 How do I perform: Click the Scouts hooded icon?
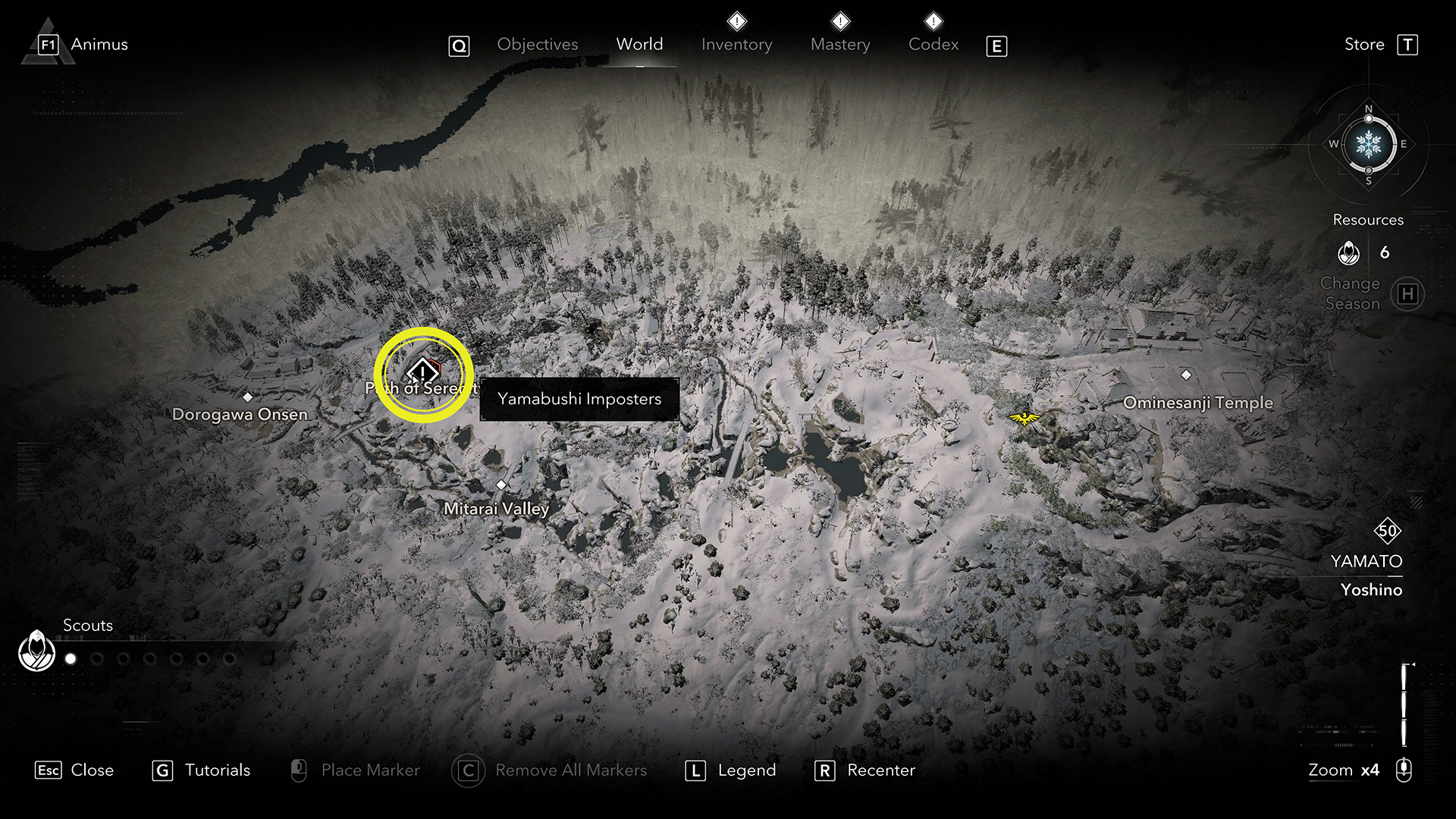point(36,651)
